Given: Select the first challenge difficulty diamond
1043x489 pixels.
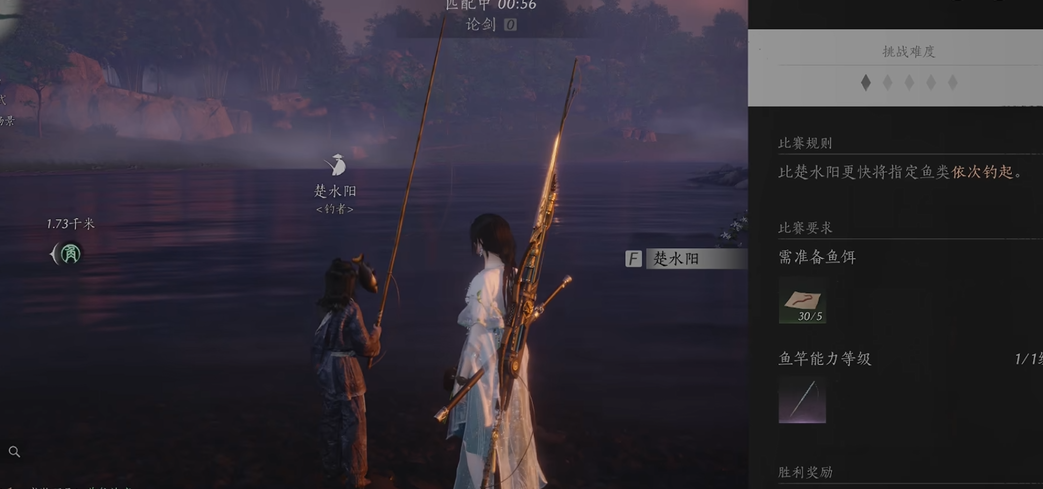Looking at the screenshot, I should (x=866, y=83).
